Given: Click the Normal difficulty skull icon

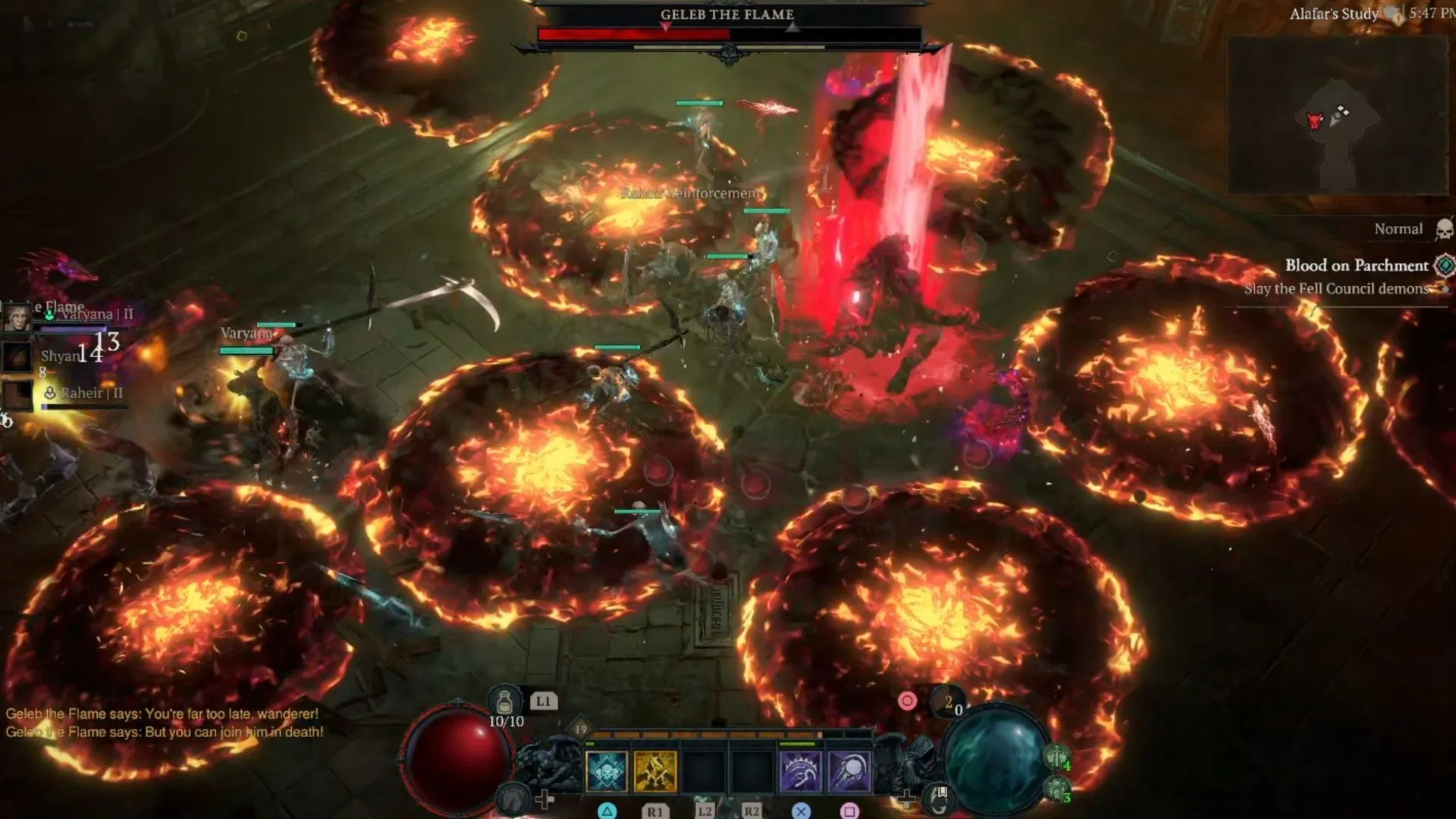Looking at the screenshot, I should point(1444,229).
